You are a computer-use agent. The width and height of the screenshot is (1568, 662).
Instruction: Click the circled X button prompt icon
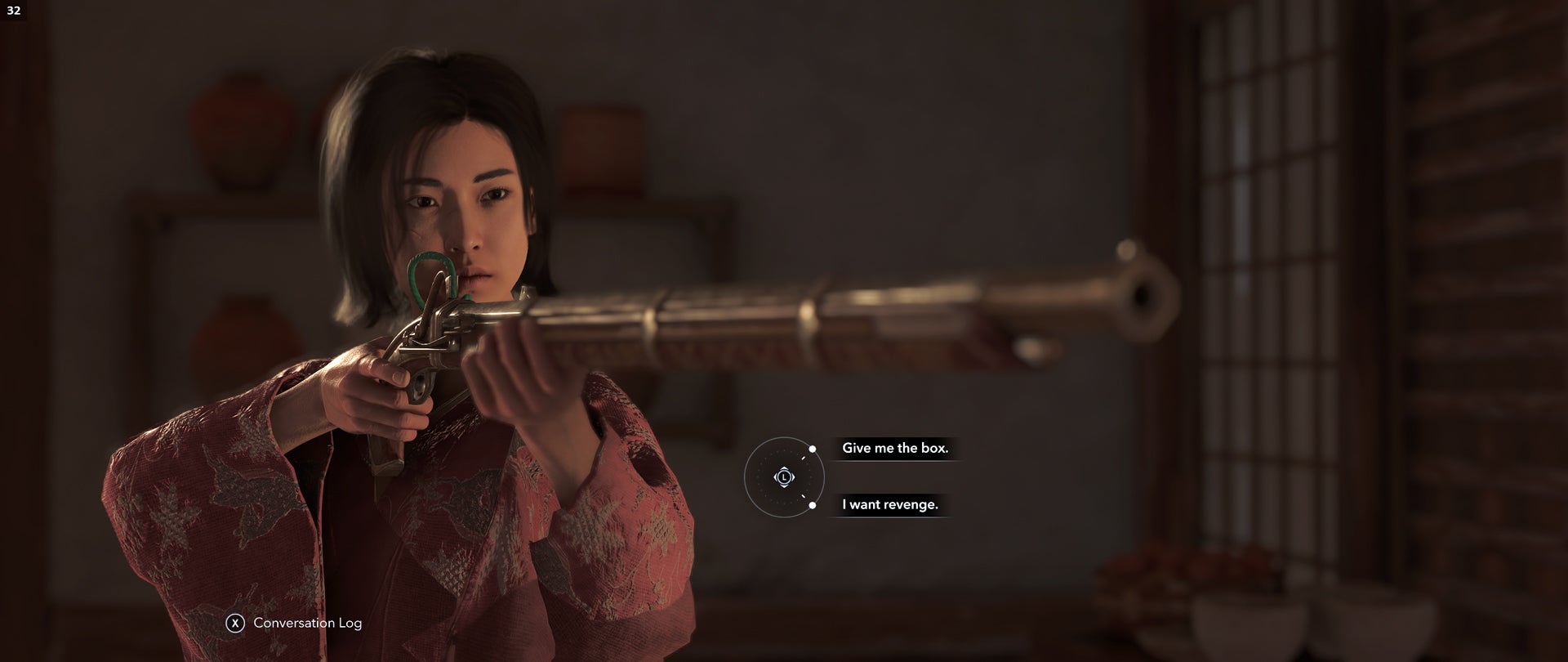point(236,623)
